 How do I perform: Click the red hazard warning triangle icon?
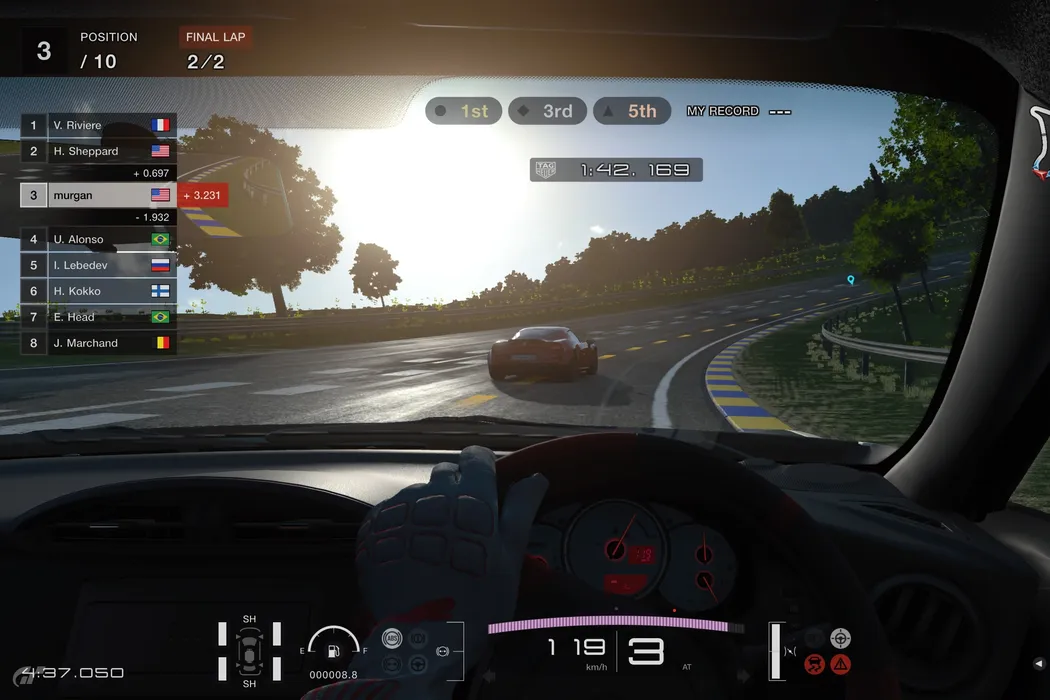pyautogui.click(x=841, y=663)
